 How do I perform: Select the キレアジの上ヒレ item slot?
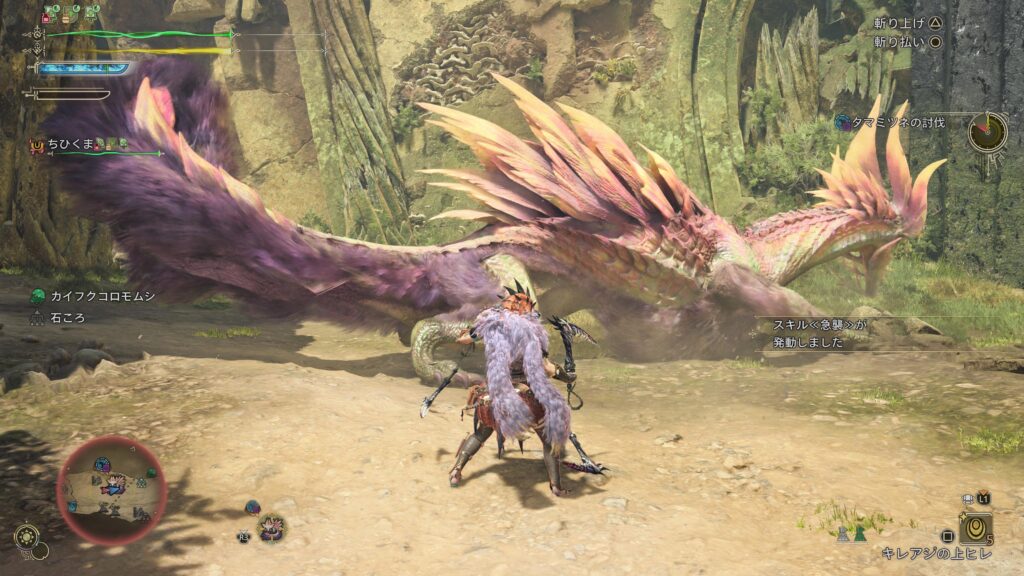(x=975, y=526)
